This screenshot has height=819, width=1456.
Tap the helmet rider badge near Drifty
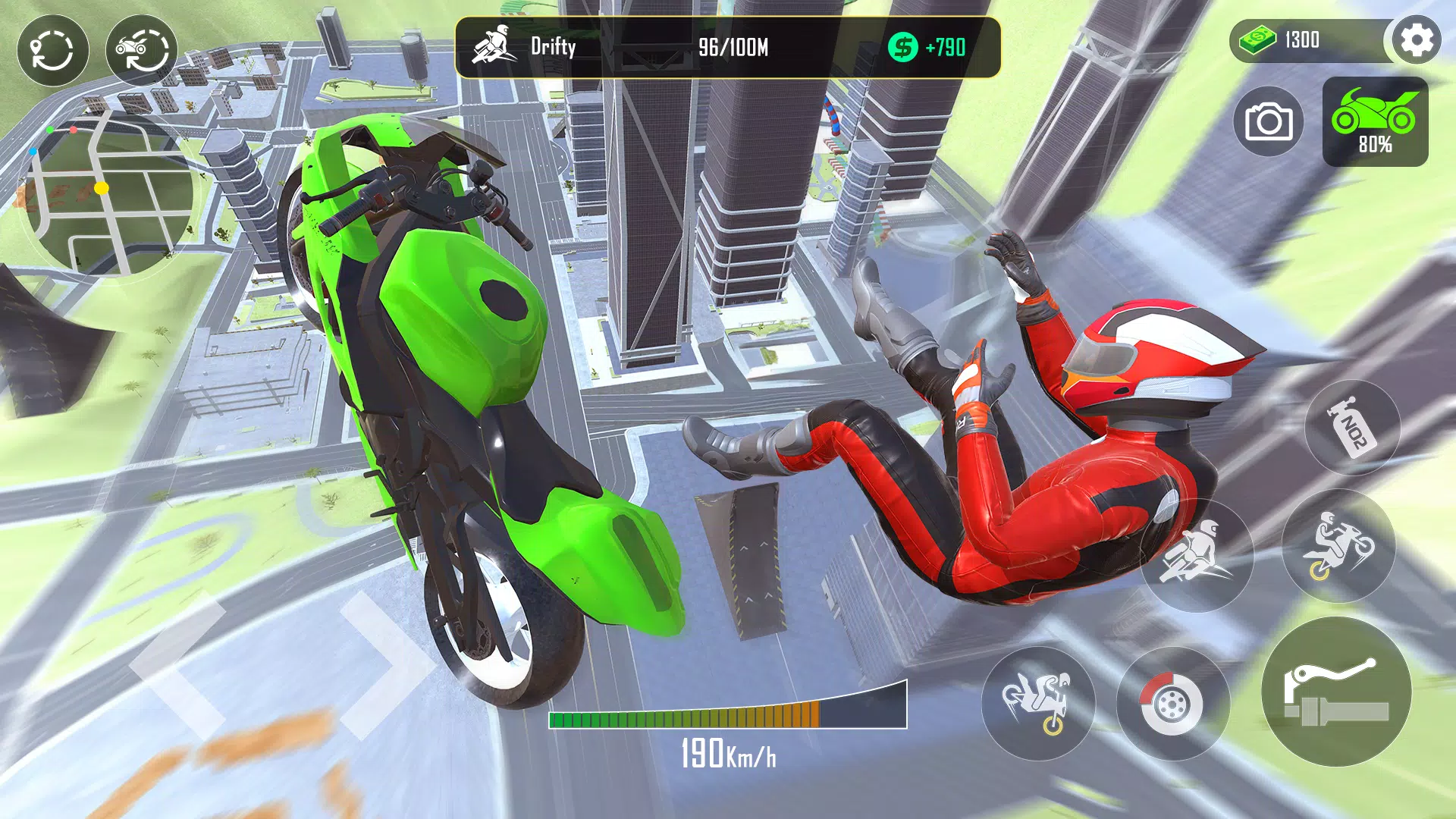494,47
